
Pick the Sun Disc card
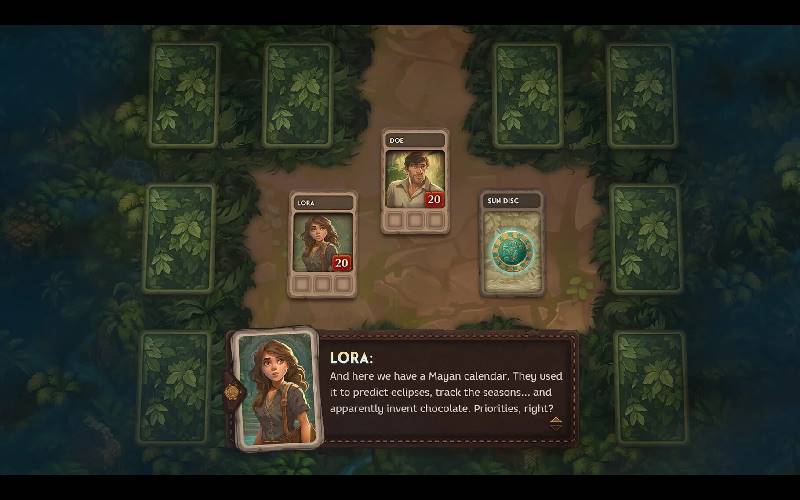(x=512, y=243)
